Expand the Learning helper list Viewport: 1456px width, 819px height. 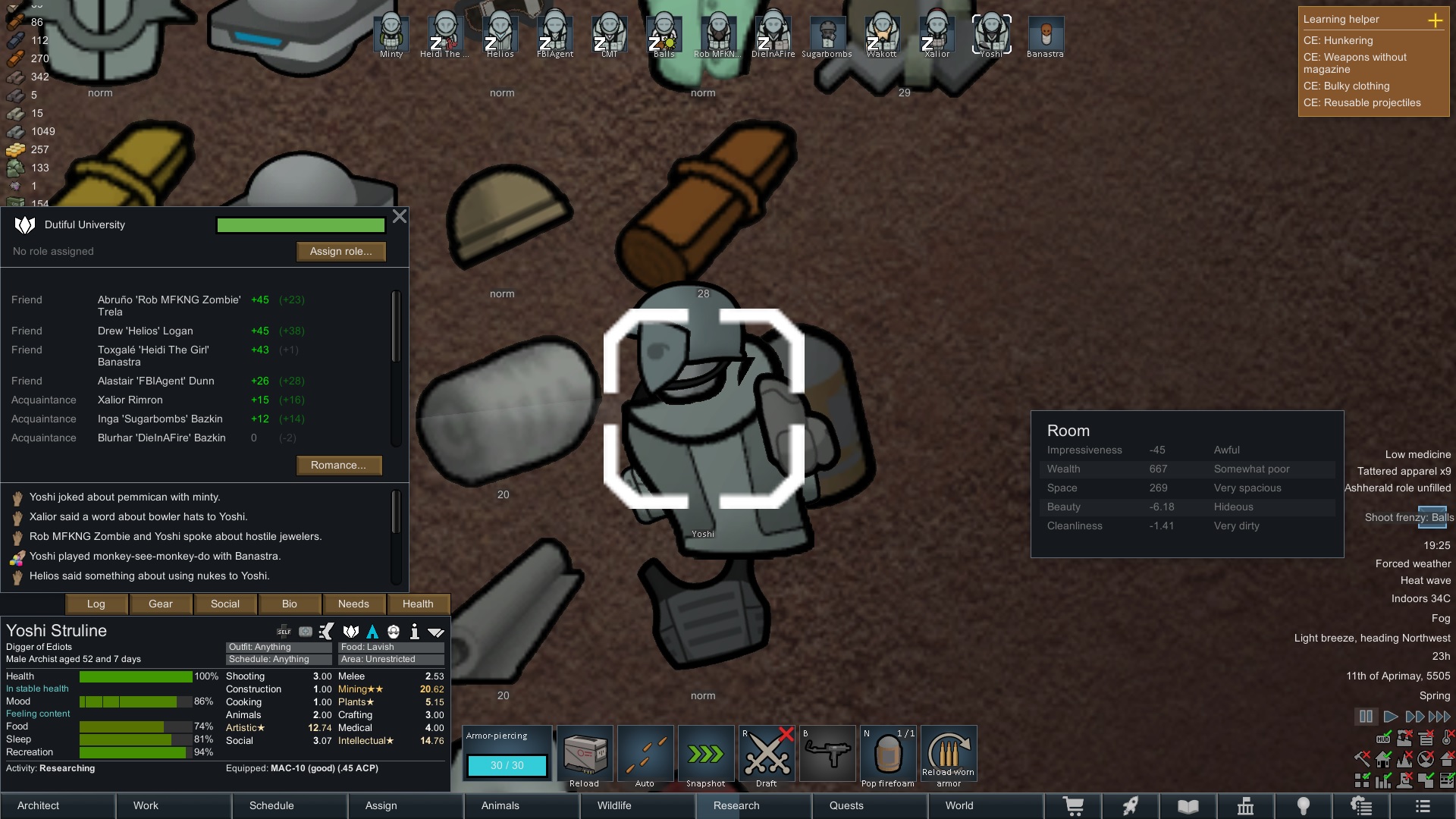(x=1435, y=20)
